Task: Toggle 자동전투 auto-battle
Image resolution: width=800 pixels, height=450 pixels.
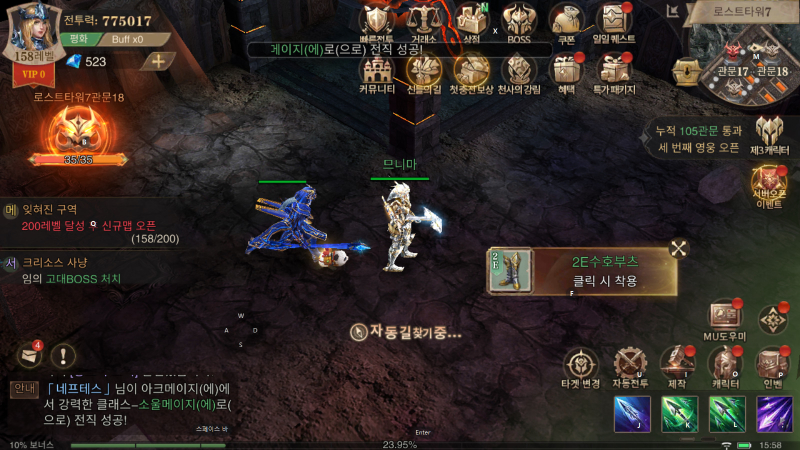Action: pyautogui.click(x=628, y=365)
